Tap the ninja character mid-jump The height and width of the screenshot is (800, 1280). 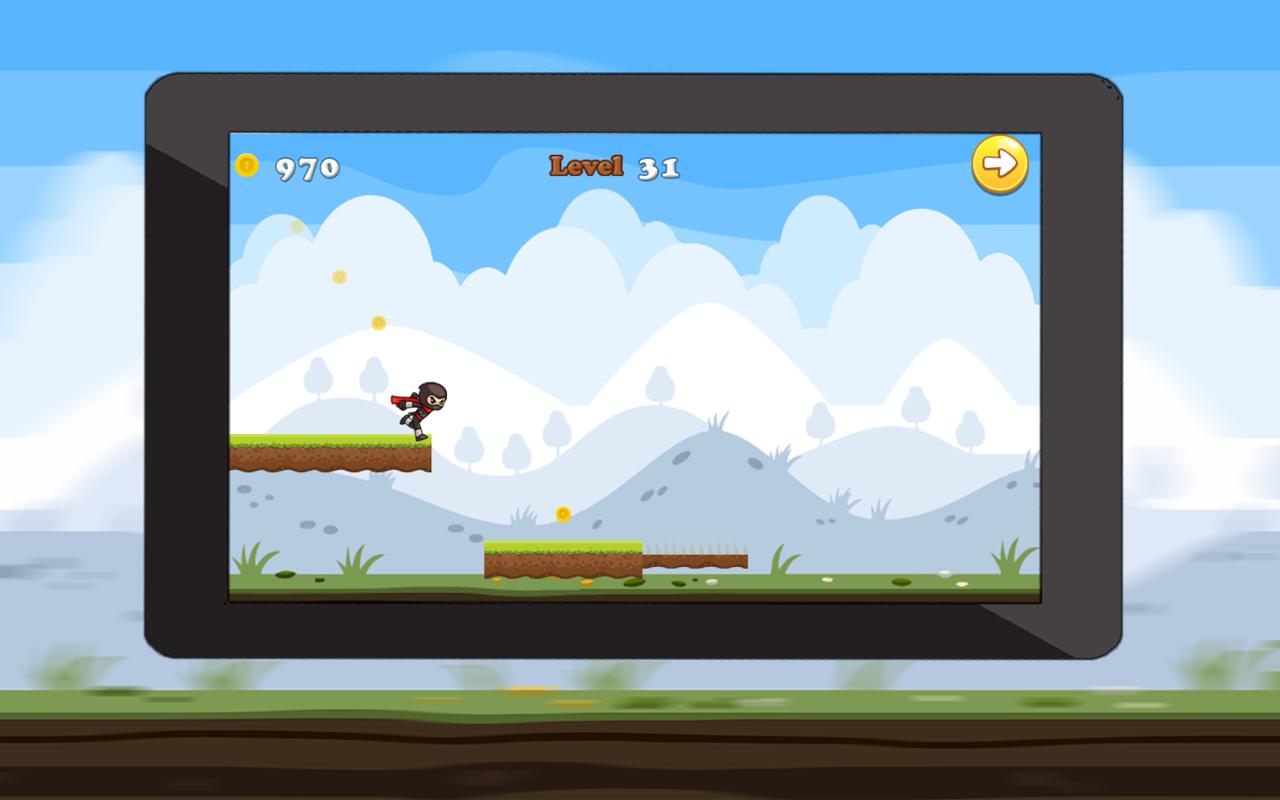tap(420, 405)
